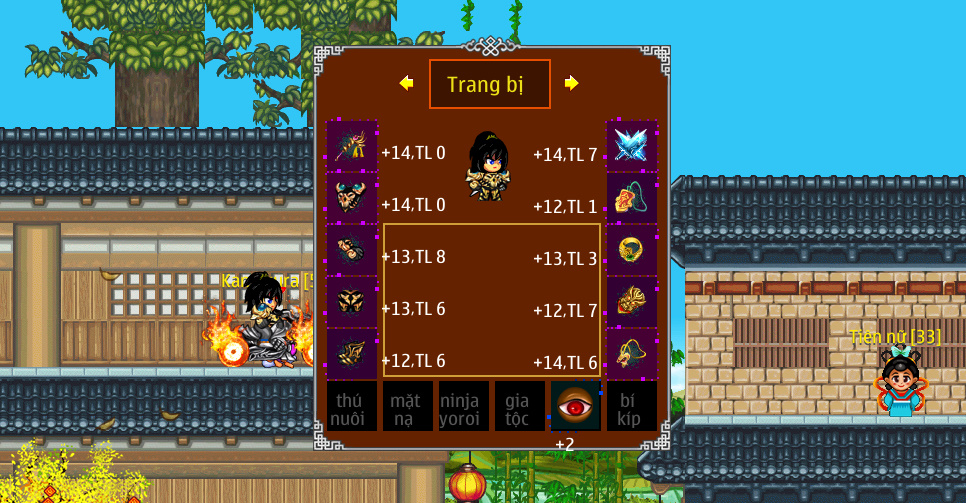Open the bí kíp slot
Image resolution: width=966 pixels, height=503 pixels.
(632, 407)
